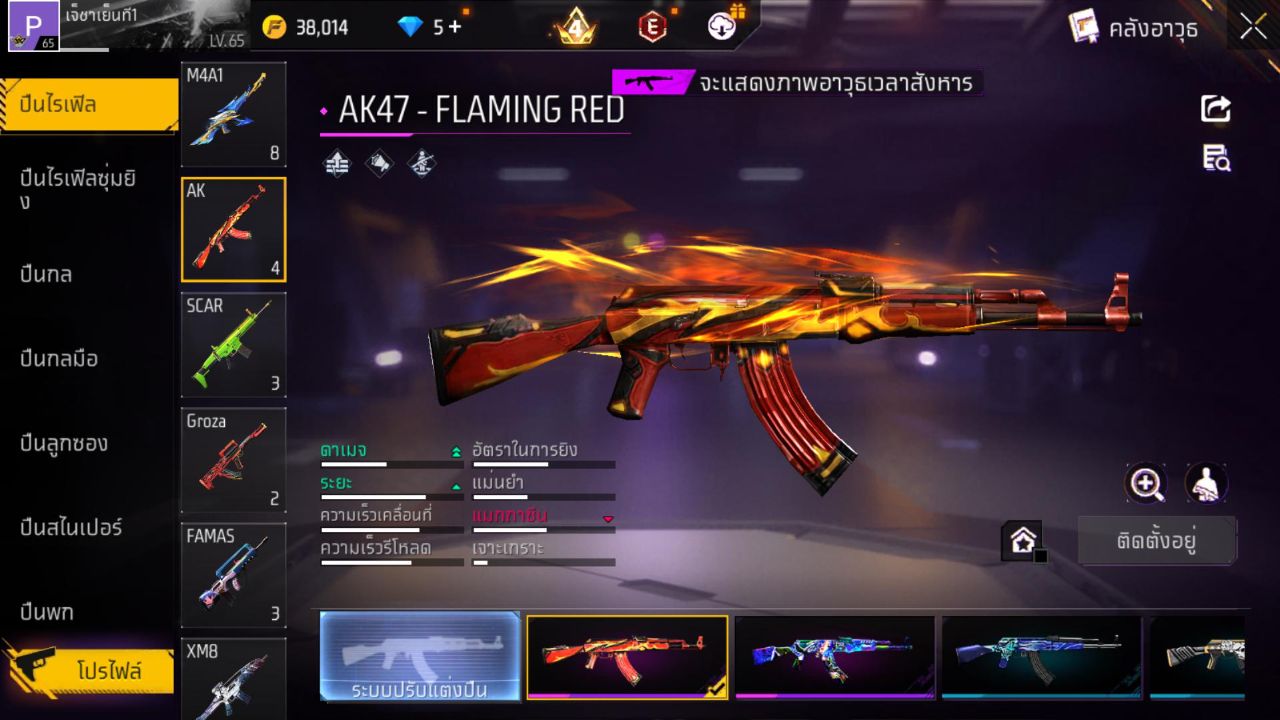
Task: Click the megaphone diamond icon under title
Action: 379,161
